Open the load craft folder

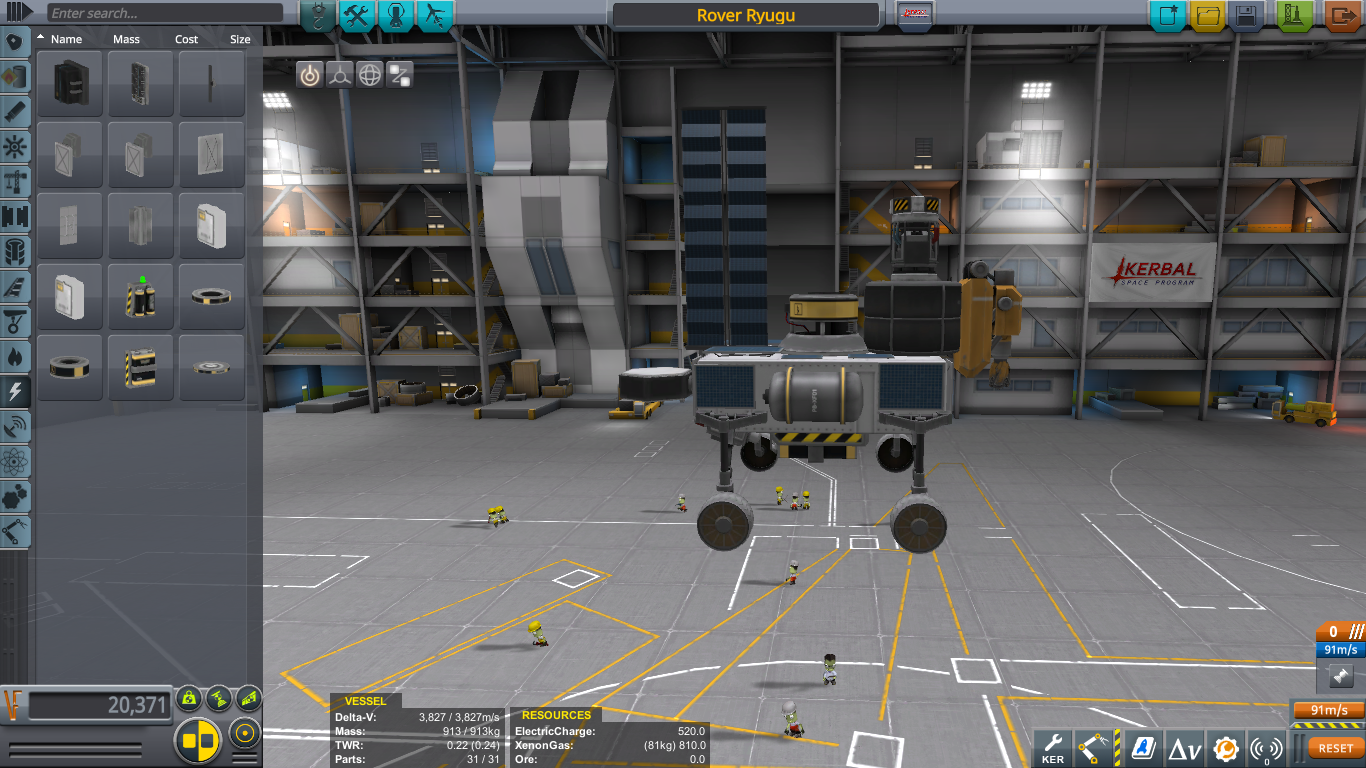pyautogui.click(x=1207, y=16)
